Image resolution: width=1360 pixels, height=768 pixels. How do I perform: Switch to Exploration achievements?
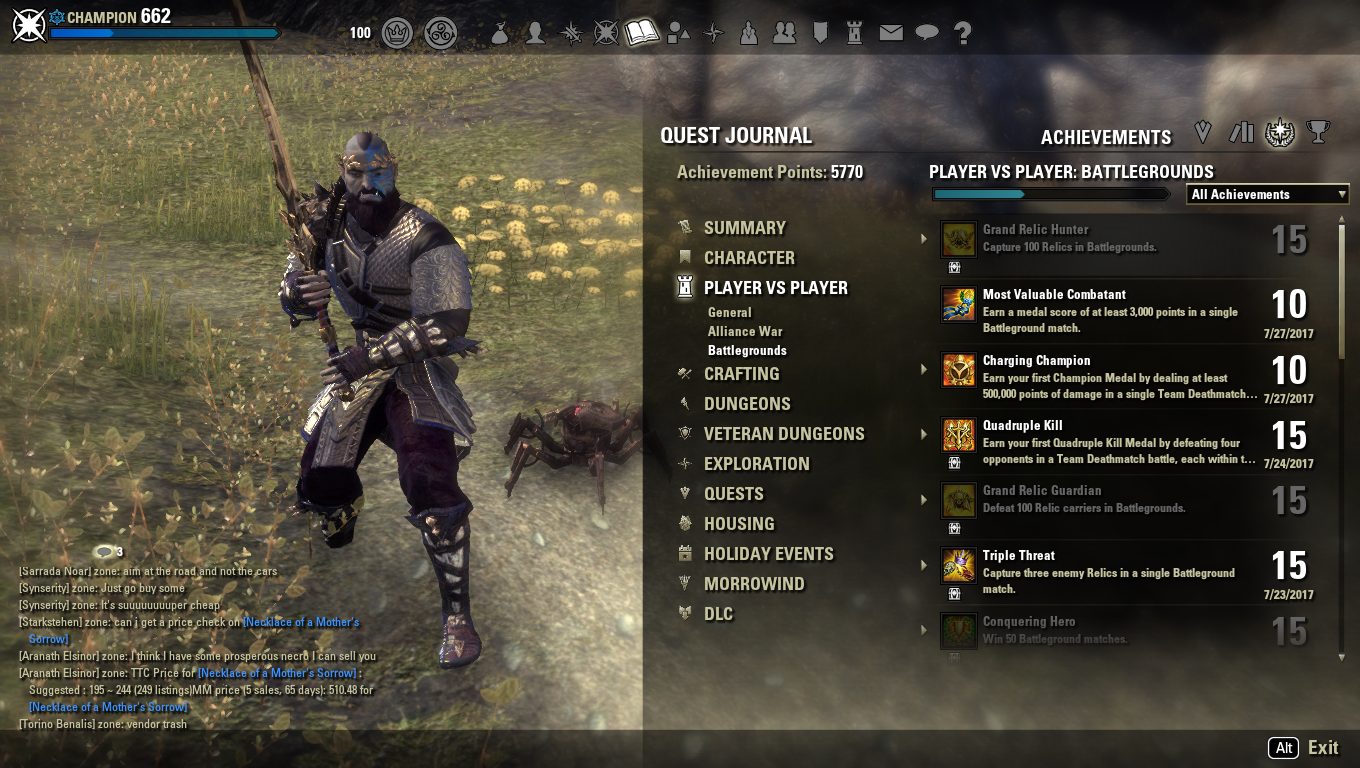[x=756, y=464]
